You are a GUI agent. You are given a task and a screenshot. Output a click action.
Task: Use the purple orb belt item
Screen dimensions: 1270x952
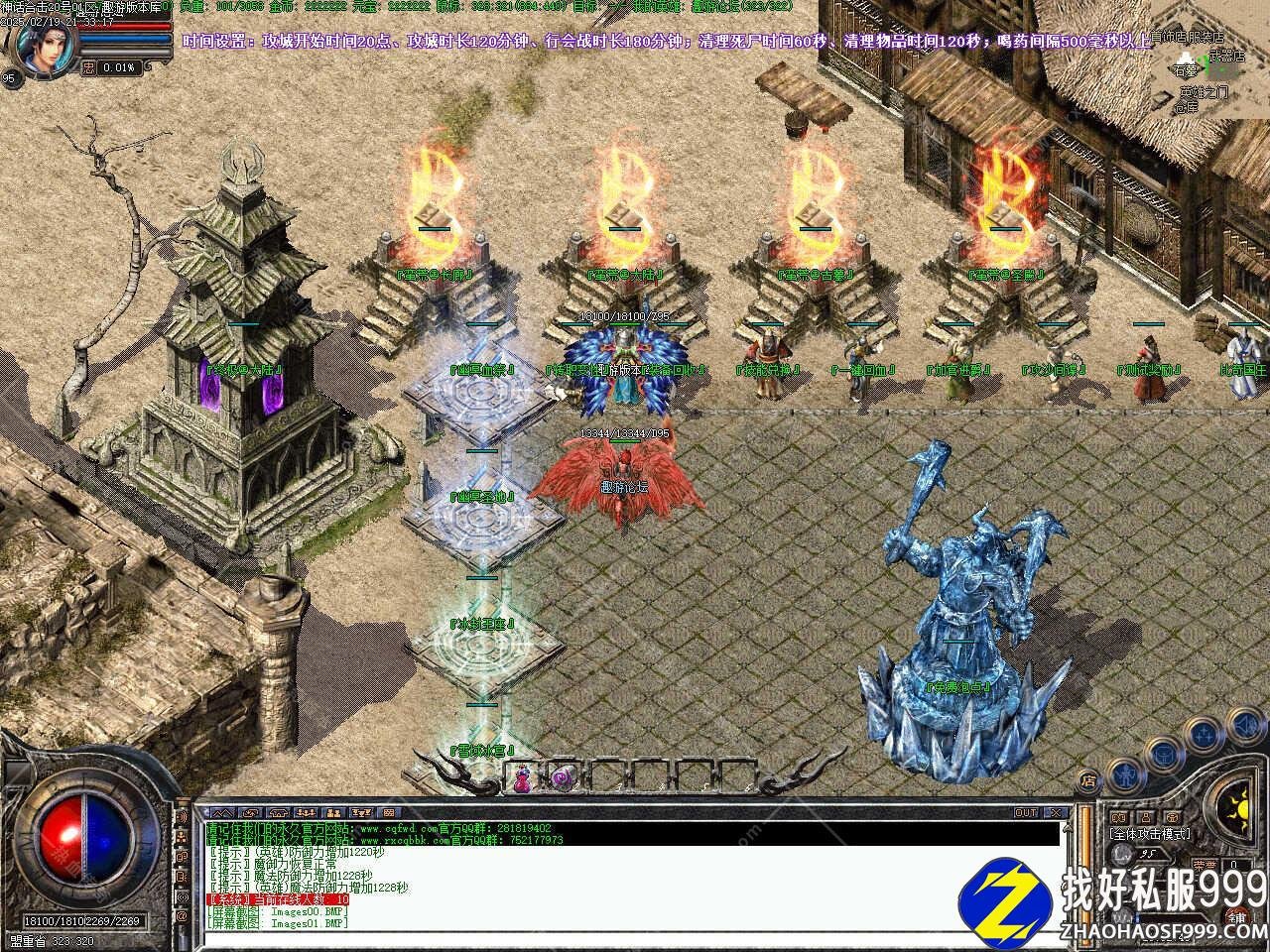561,777
